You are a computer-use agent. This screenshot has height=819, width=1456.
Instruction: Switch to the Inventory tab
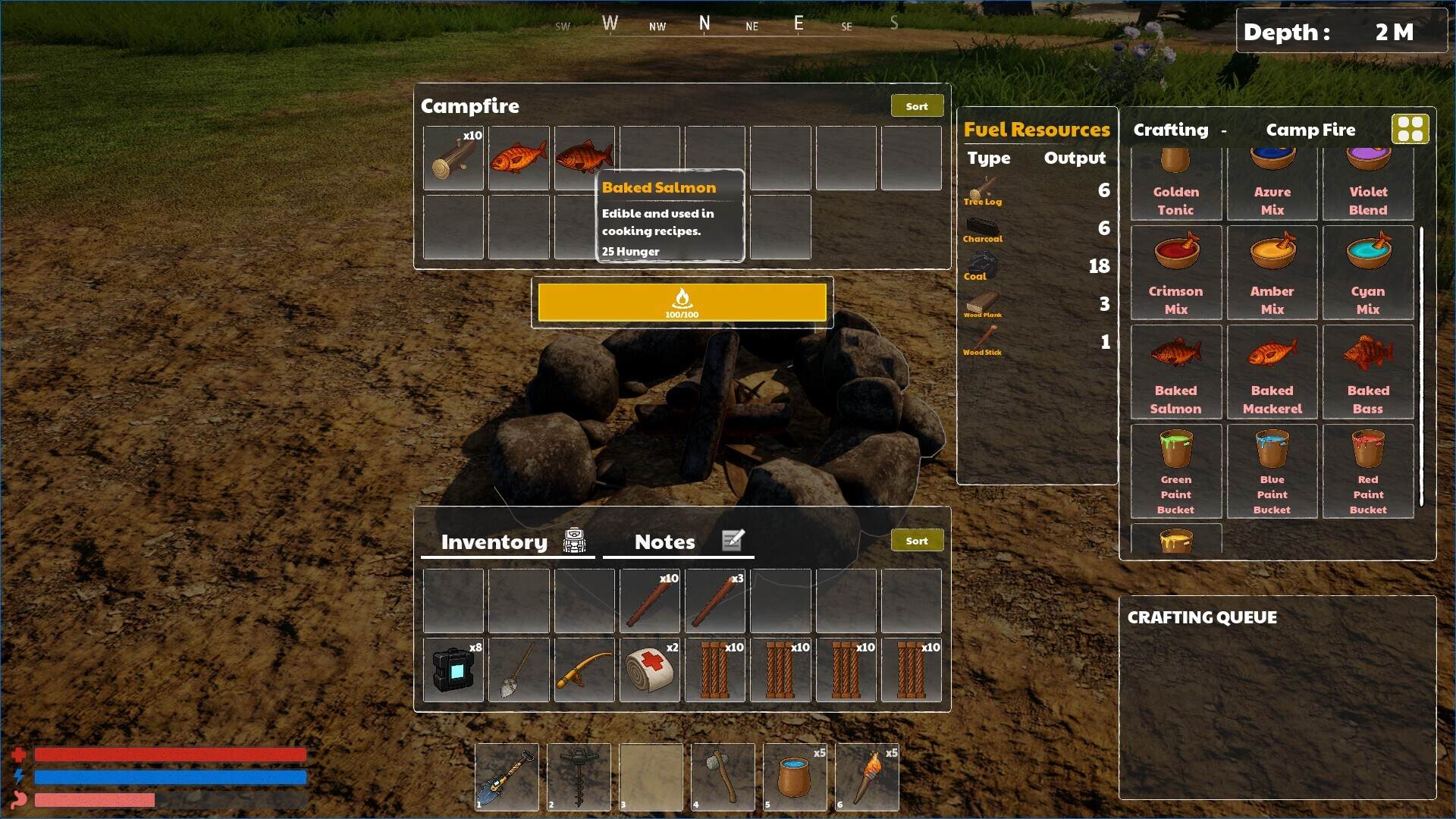494,541
